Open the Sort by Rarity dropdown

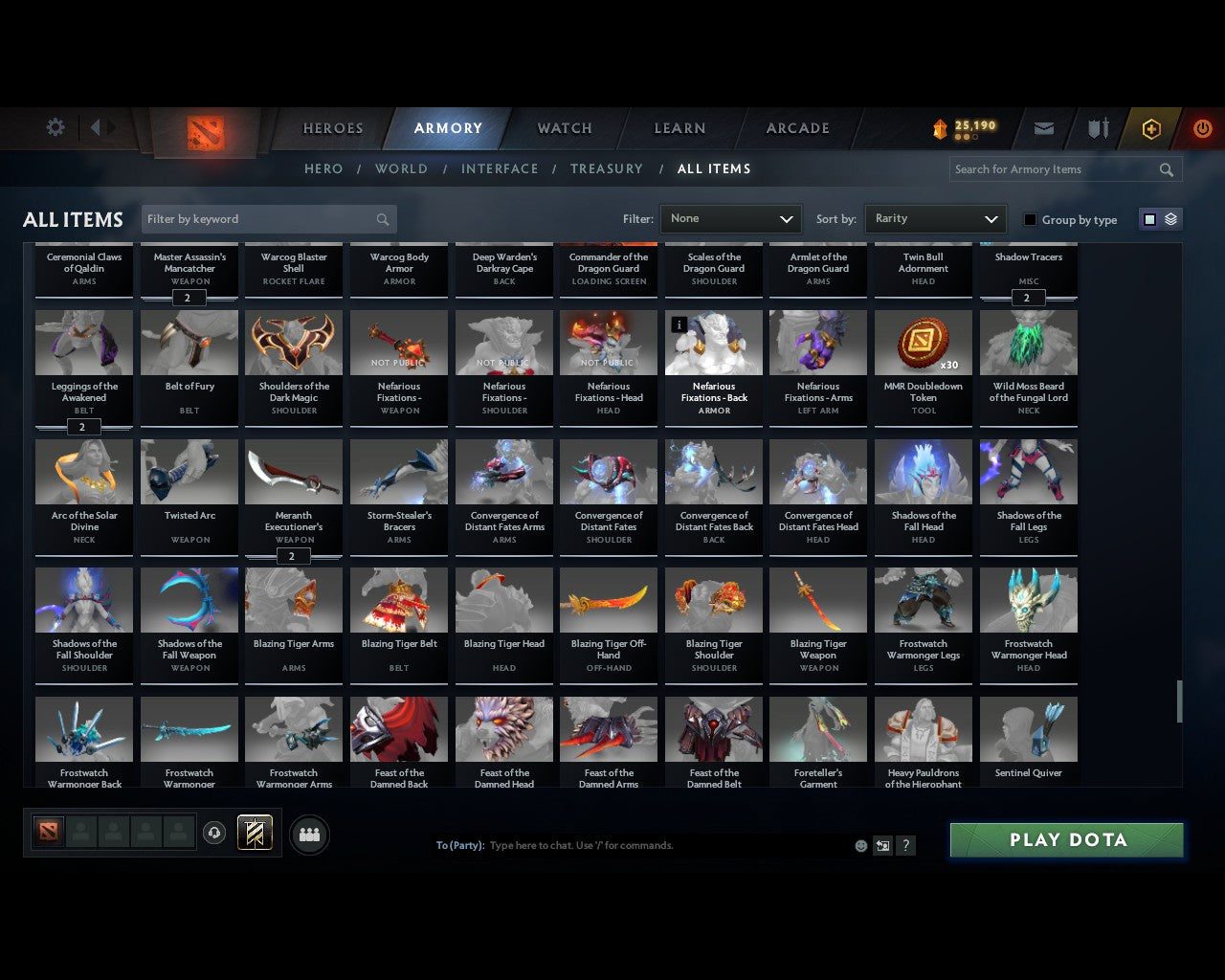tap(935, 218)
